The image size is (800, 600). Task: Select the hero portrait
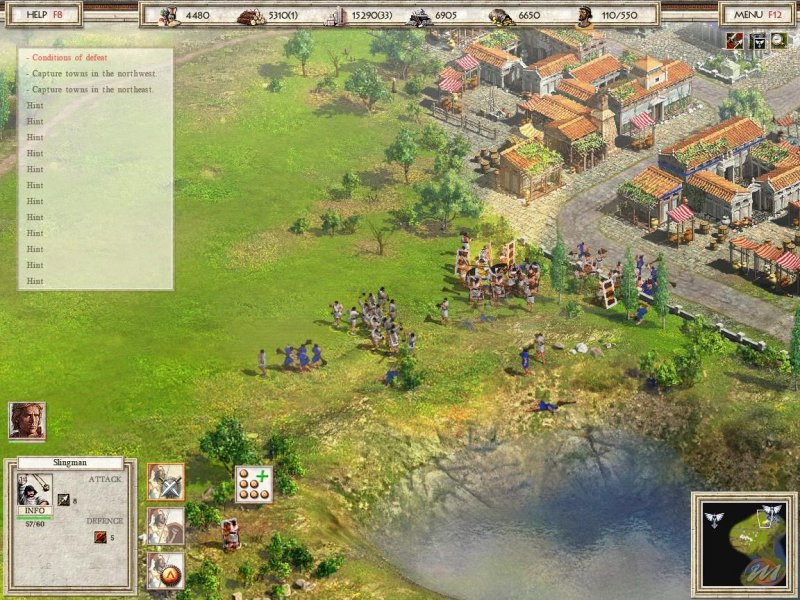click(27, 421)
